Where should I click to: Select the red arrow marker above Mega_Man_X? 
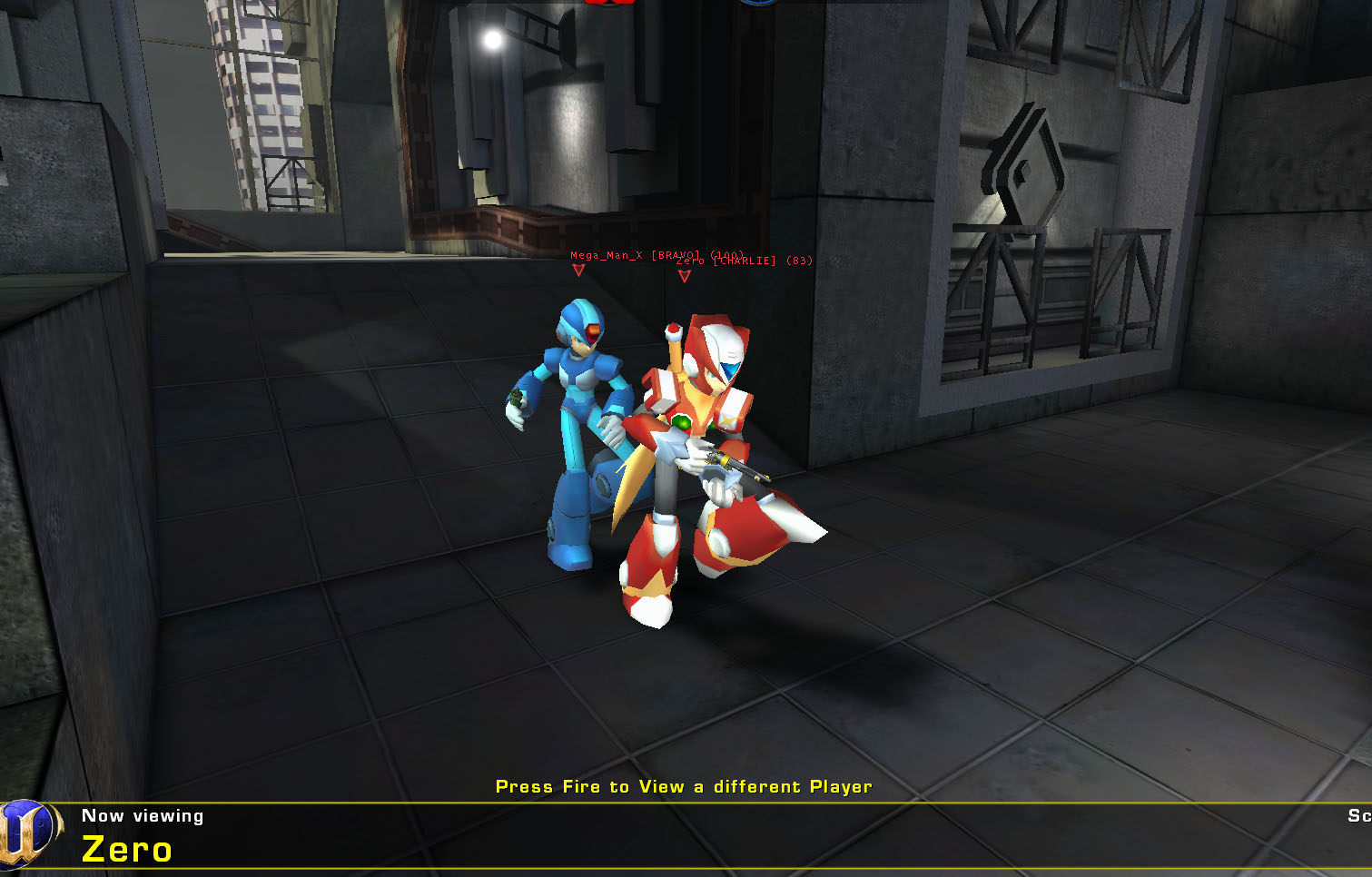[579, 269]
